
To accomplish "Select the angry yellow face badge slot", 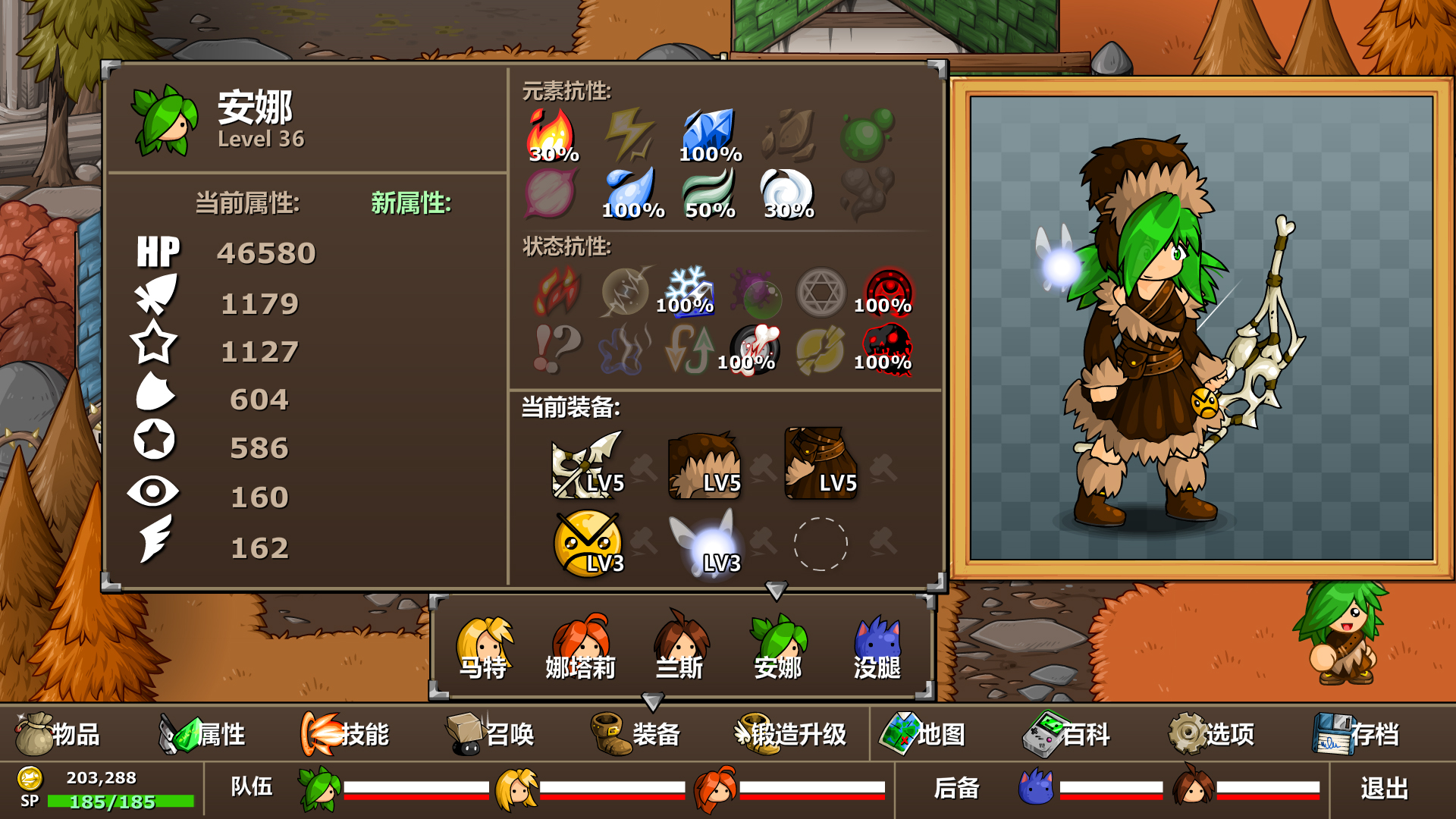I will (588, 543).
